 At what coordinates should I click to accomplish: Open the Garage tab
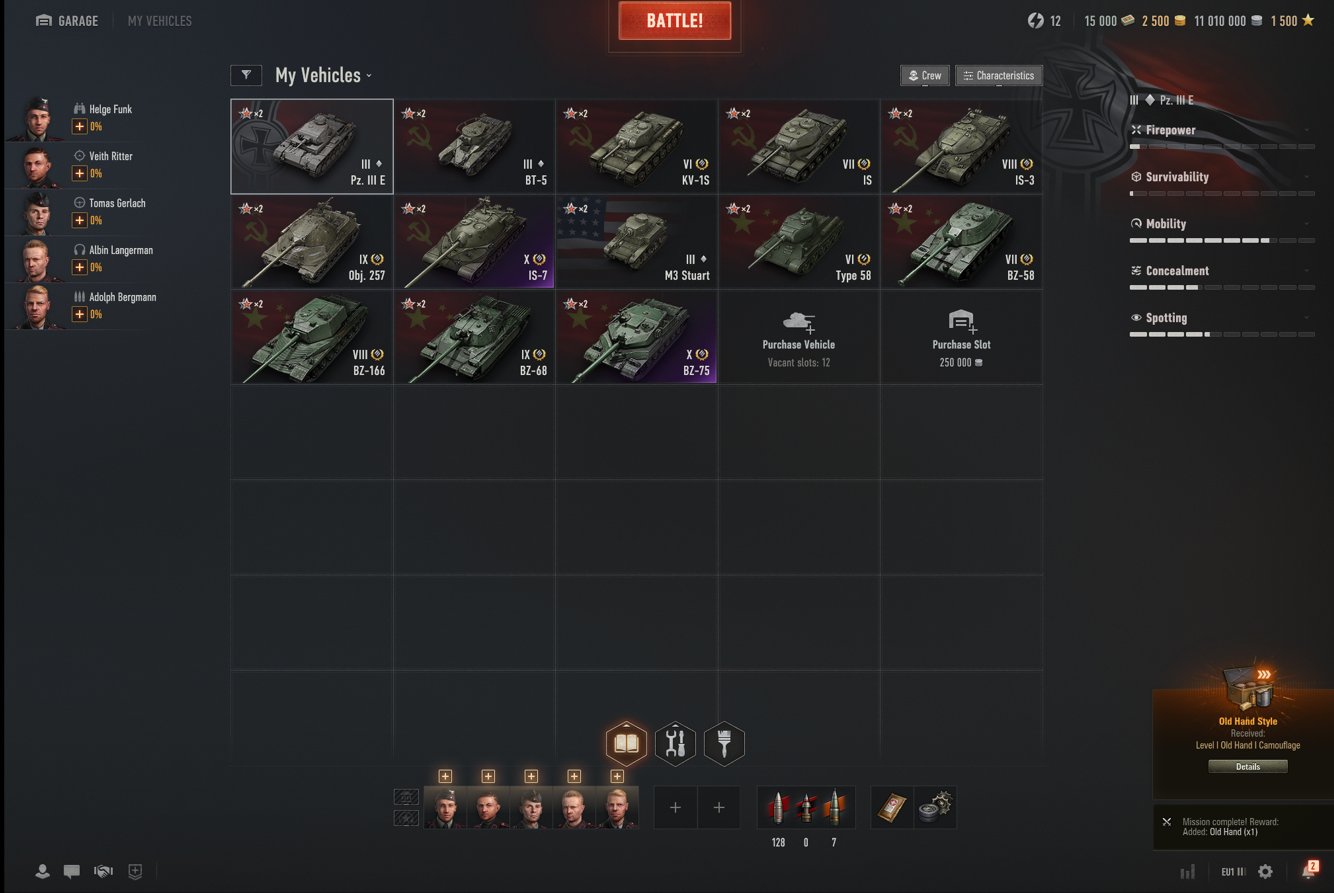67,21
